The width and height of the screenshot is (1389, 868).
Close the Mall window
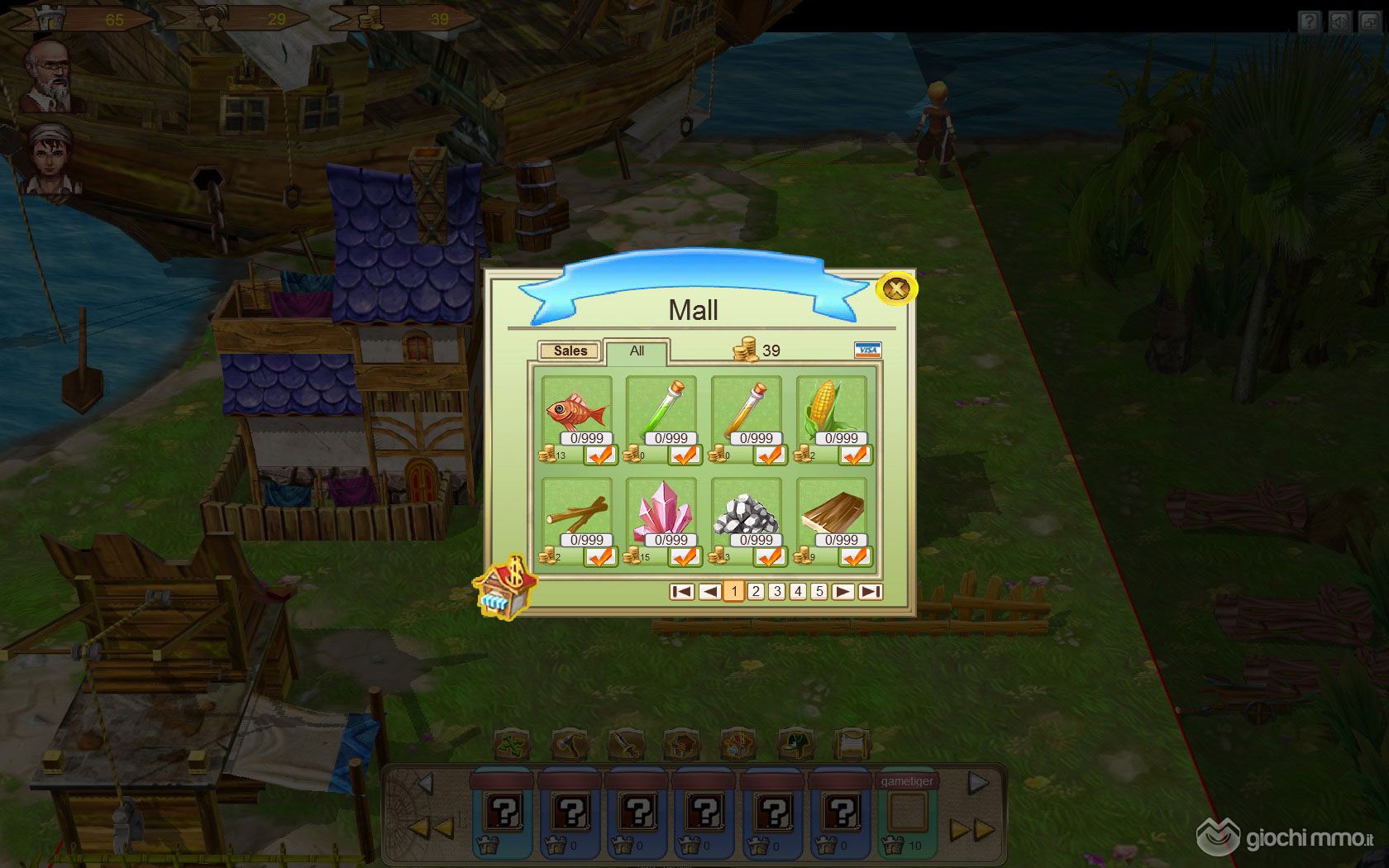pyautogui.click(x=895, y=289)
